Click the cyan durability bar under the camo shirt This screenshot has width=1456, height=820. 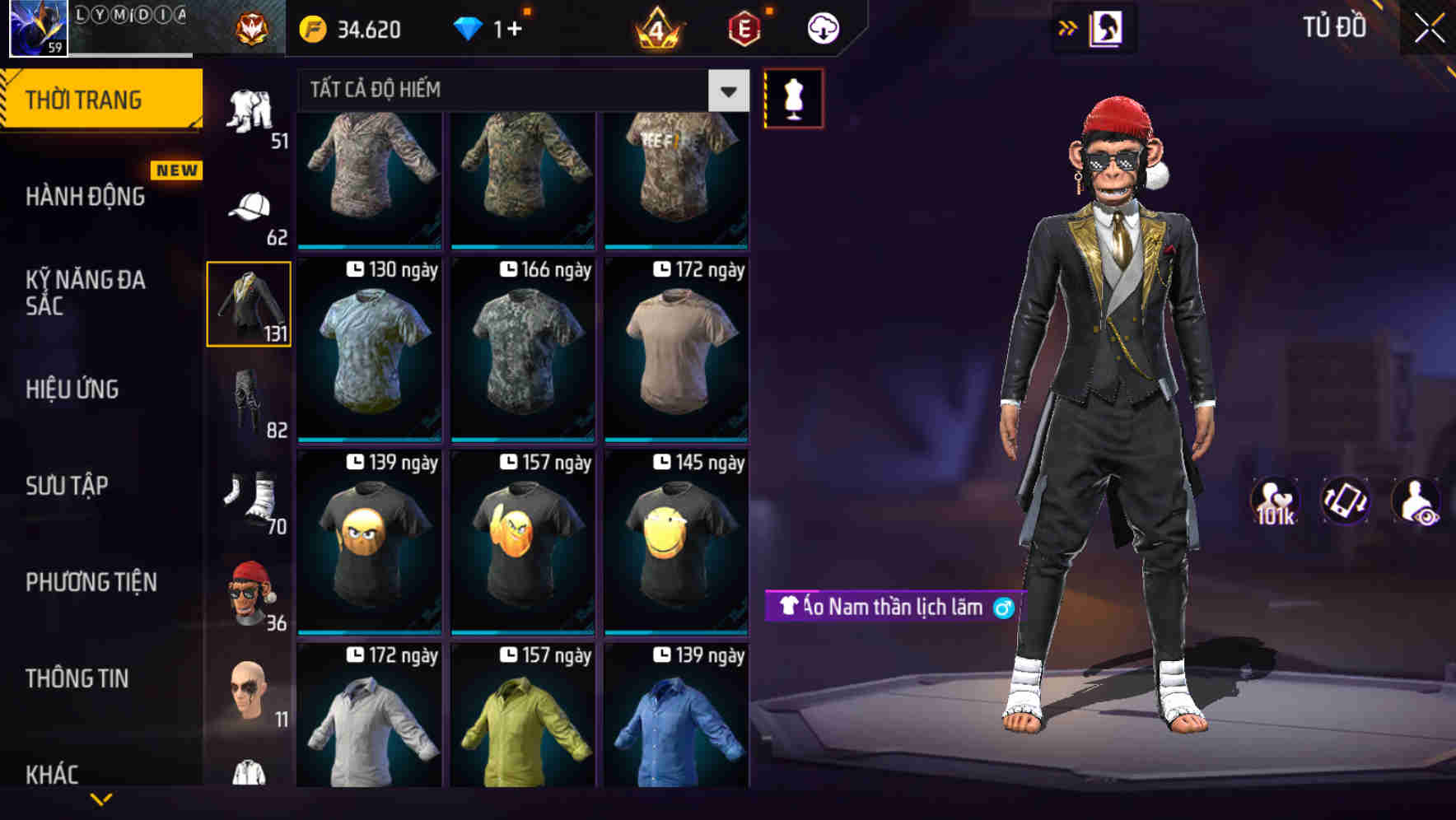pos(369,248)
